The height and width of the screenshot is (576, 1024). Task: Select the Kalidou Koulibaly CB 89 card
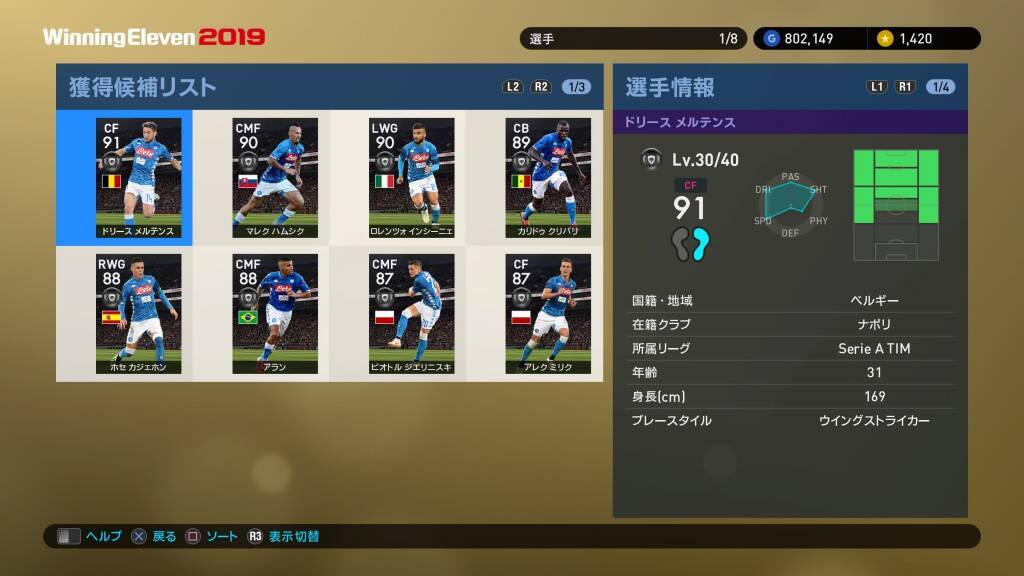coord(548,178)
